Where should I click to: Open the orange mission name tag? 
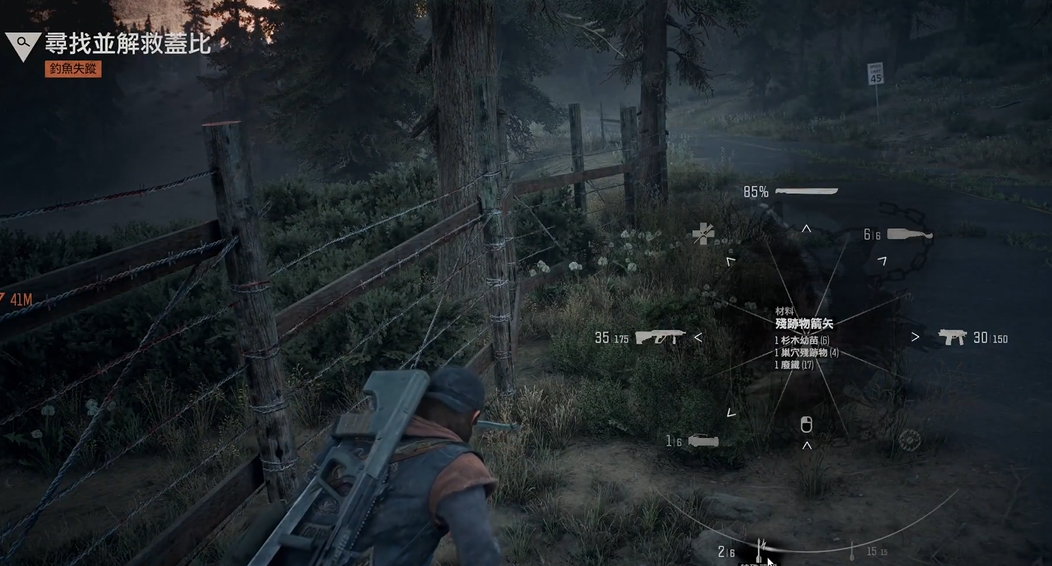(x=73, y=70)
